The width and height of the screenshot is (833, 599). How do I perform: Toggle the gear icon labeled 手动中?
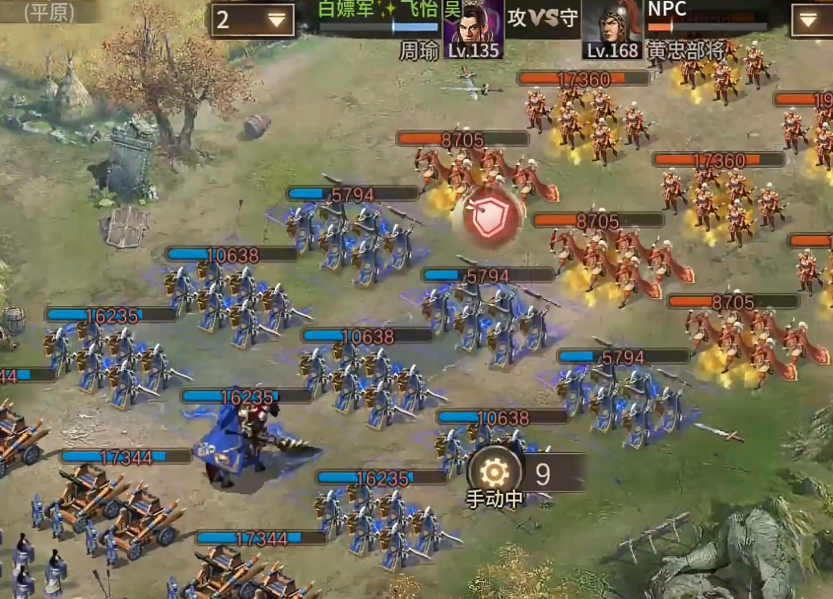pyautogui.click(x=494, y=472)
